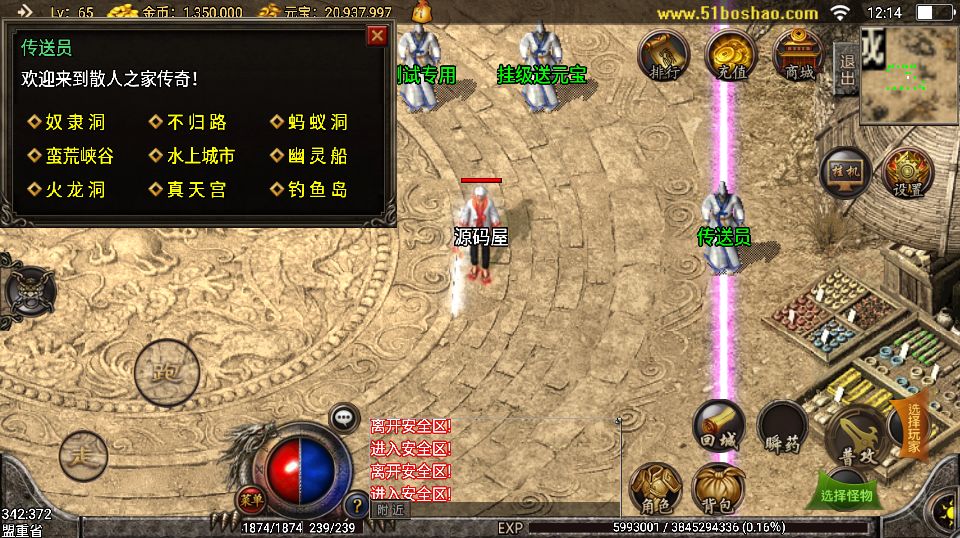
Task: Open the 角色 character panel
Action: click(655, 489)
